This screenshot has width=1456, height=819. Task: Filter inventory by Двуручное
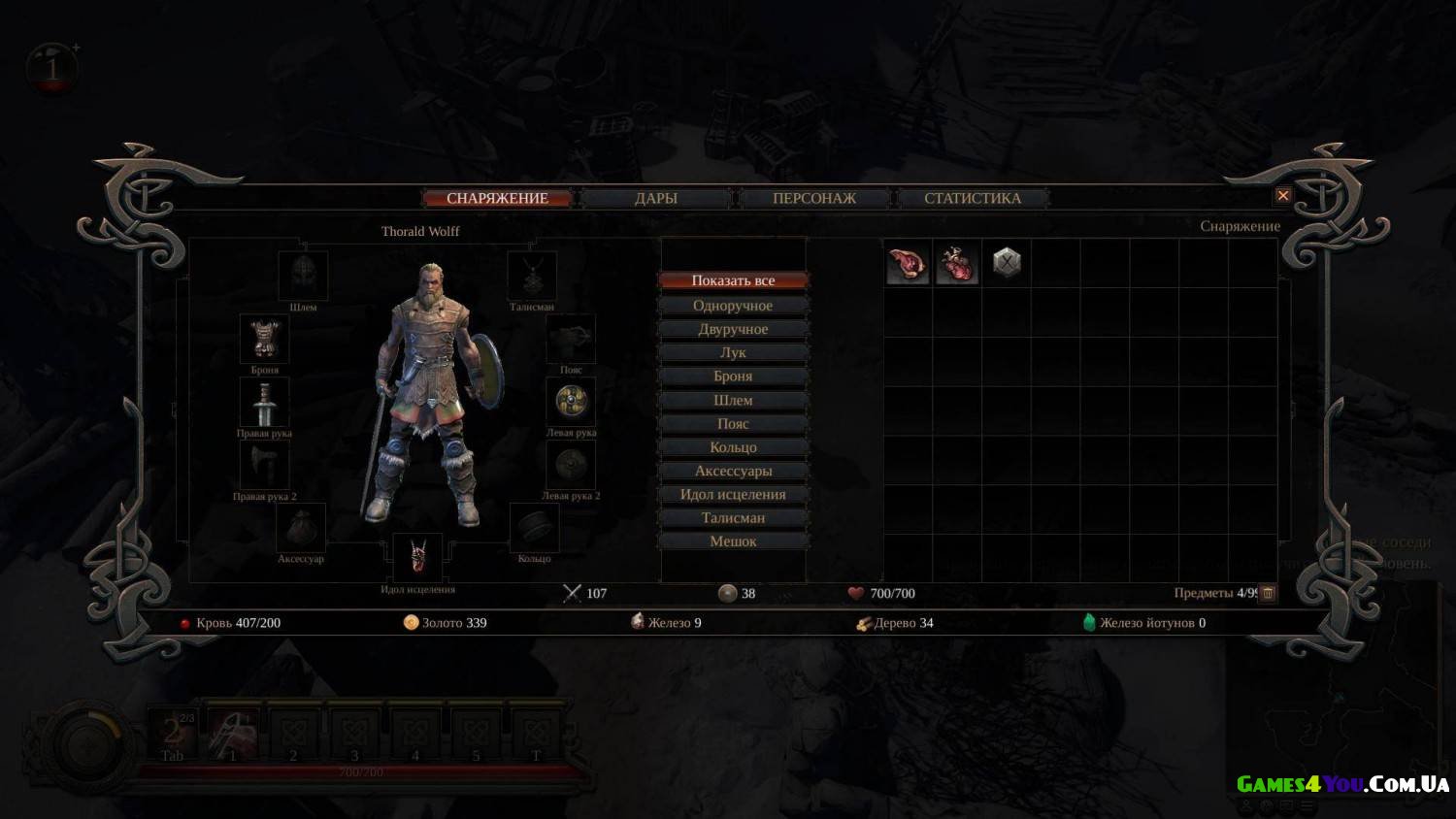733,329
